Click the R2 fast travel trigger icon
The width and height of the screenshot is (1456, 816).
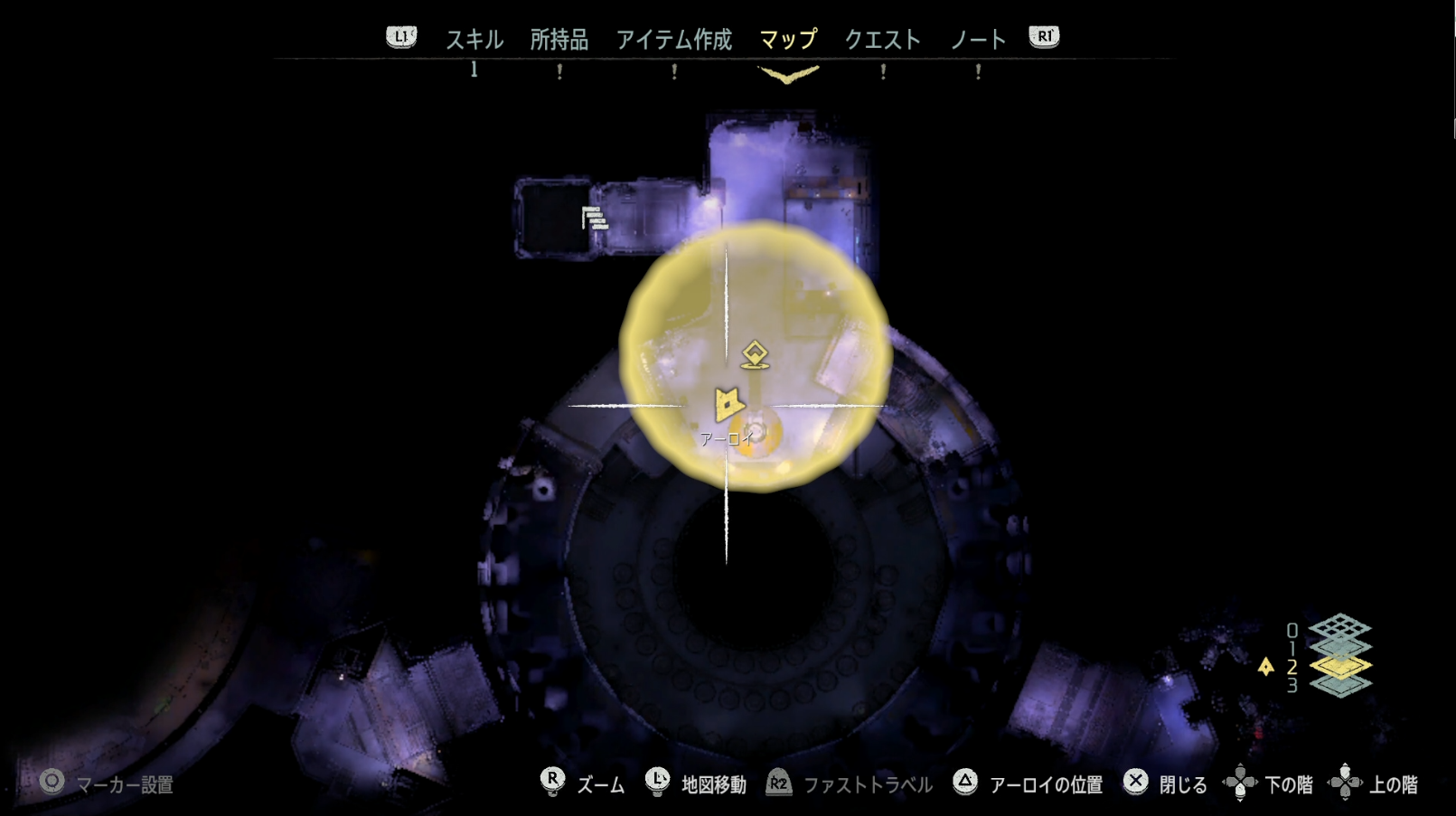(x=779, y=784)
